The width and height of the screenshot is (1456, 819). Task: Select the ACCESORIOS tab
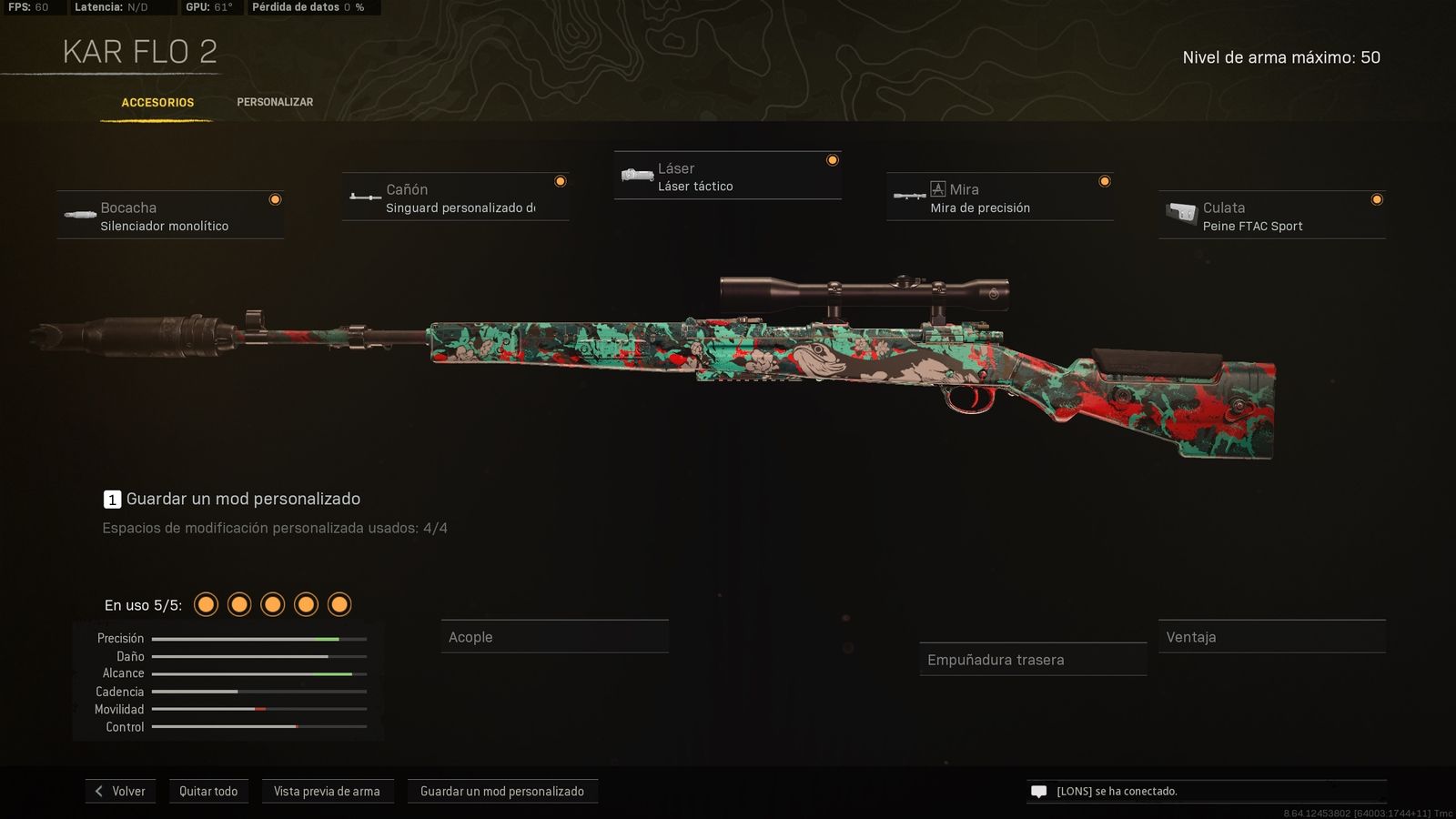point(157,102)
